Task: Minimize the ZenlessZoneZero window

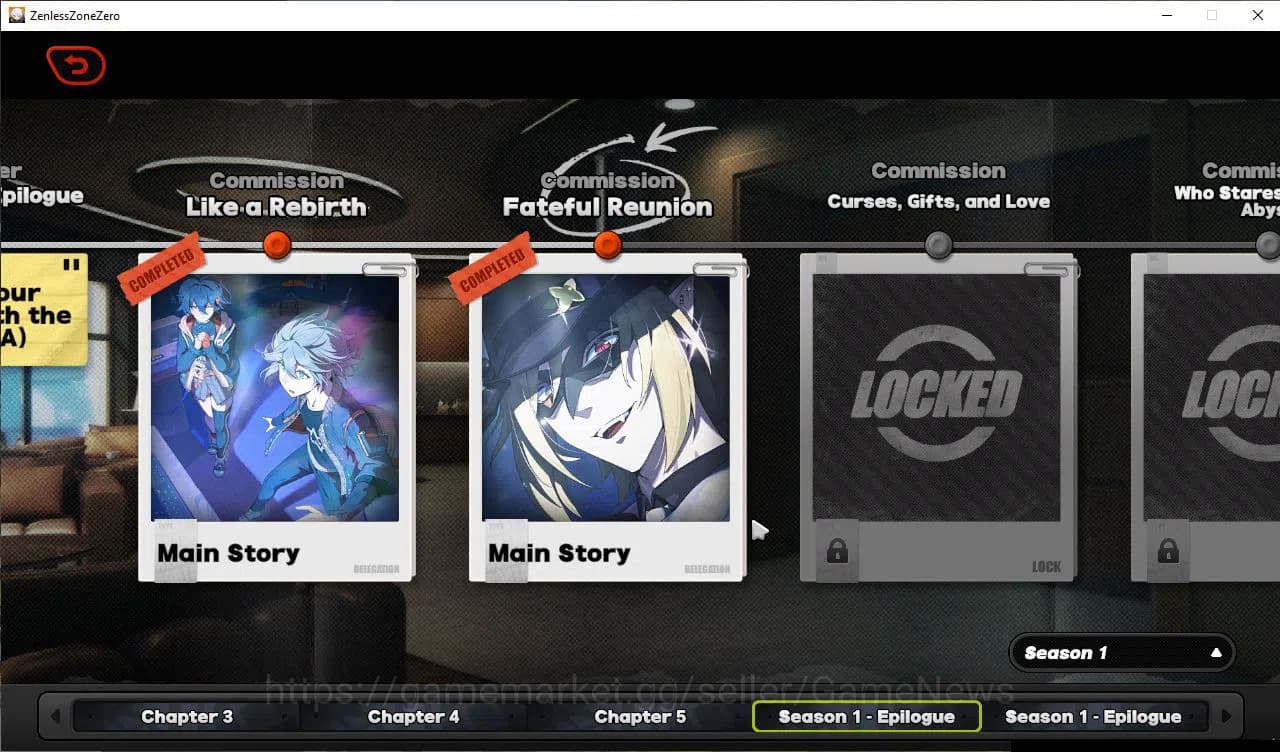Action: pos(1166,15)
